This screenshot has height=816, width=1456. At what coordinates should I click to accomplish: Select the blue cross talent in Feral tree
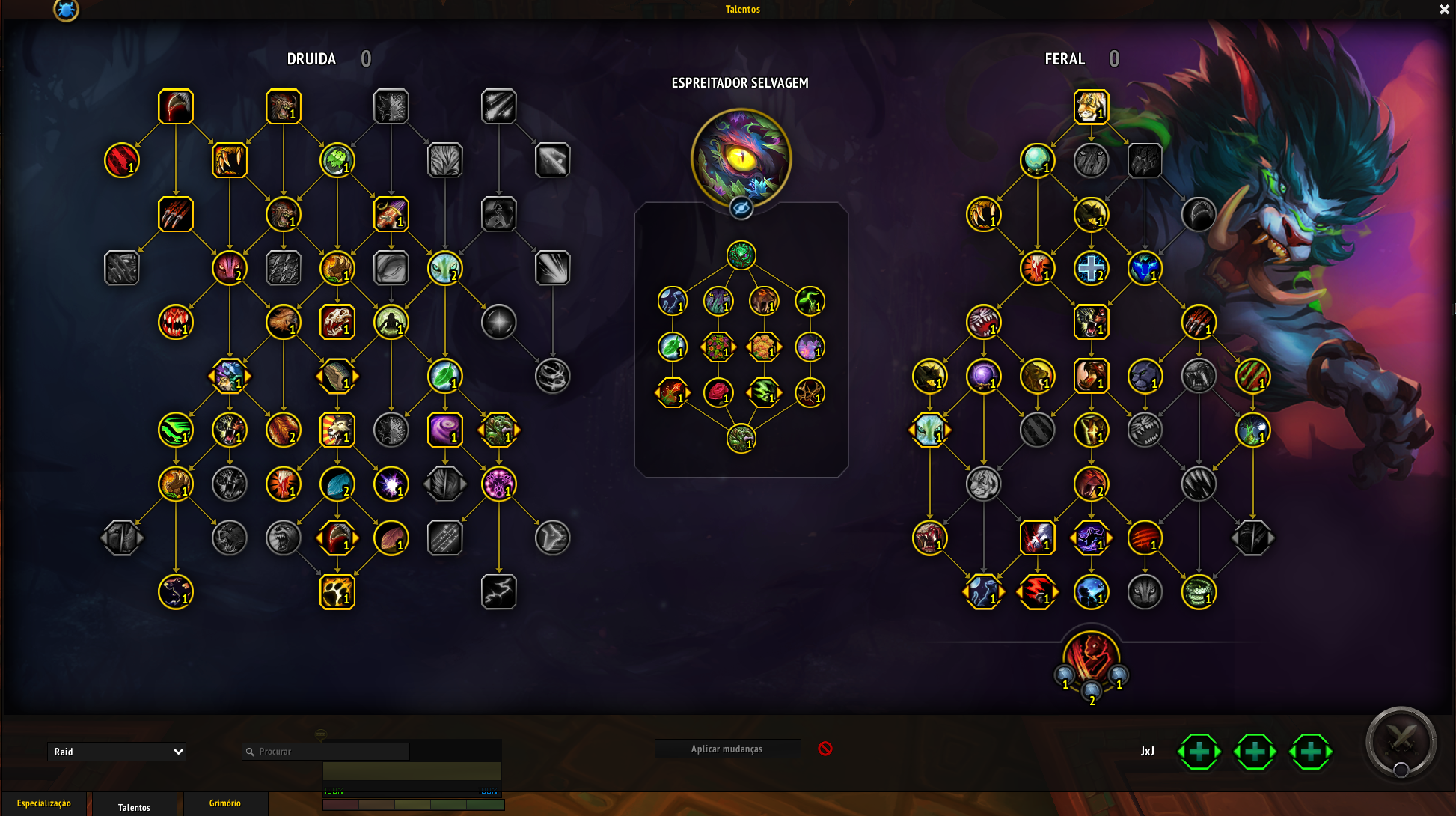[1091, 268]
